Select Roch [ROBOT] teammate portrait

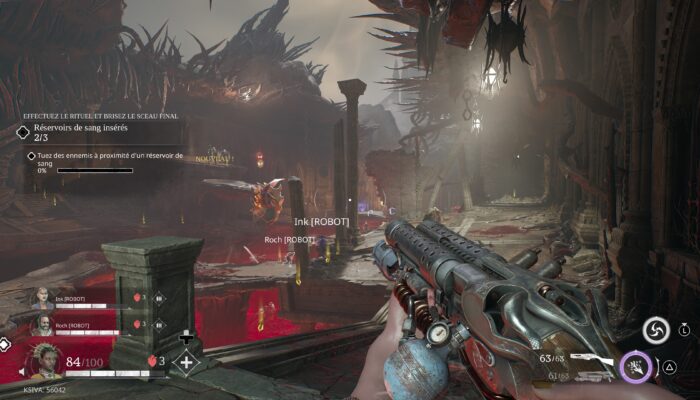(43, 324)
